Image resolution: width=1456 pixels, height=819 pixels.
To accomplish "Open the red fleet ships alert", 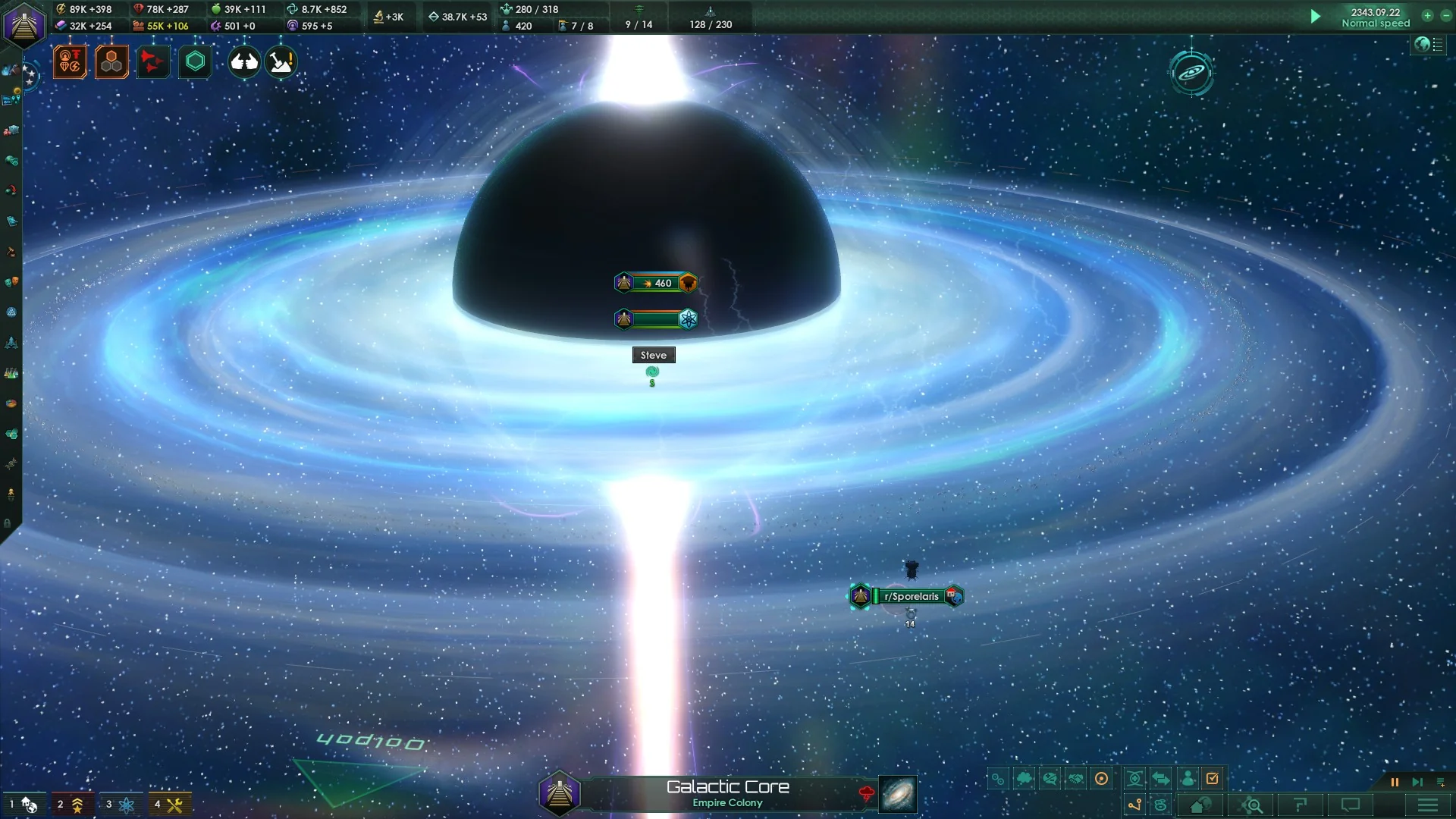I will click(x=152, y=62).
